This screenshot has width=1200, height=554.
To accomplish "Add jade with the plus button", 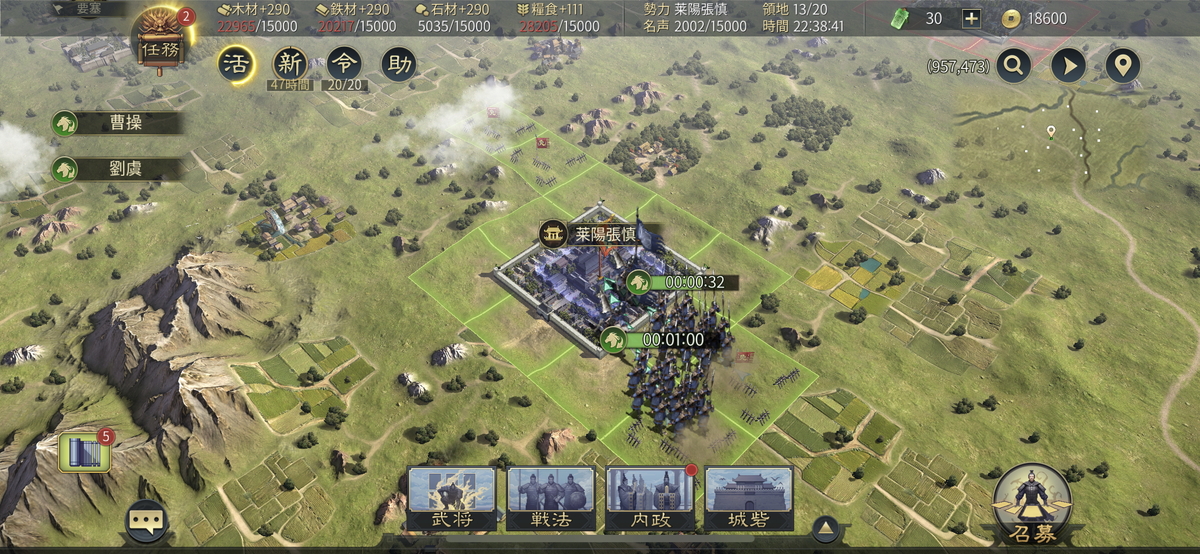I will pos(971,18).
